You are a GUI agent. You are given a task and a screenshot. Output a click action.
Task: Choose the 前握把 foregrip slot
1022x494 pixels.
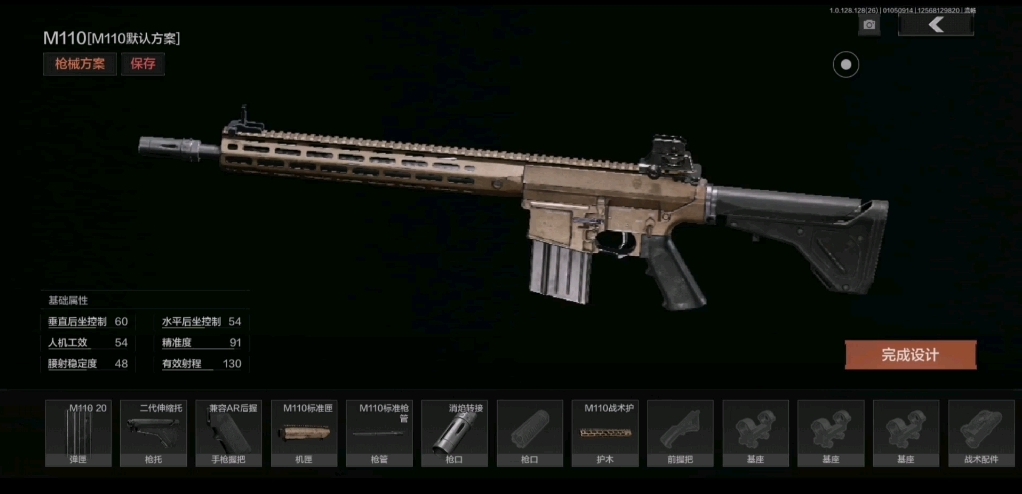pos(680,433)
